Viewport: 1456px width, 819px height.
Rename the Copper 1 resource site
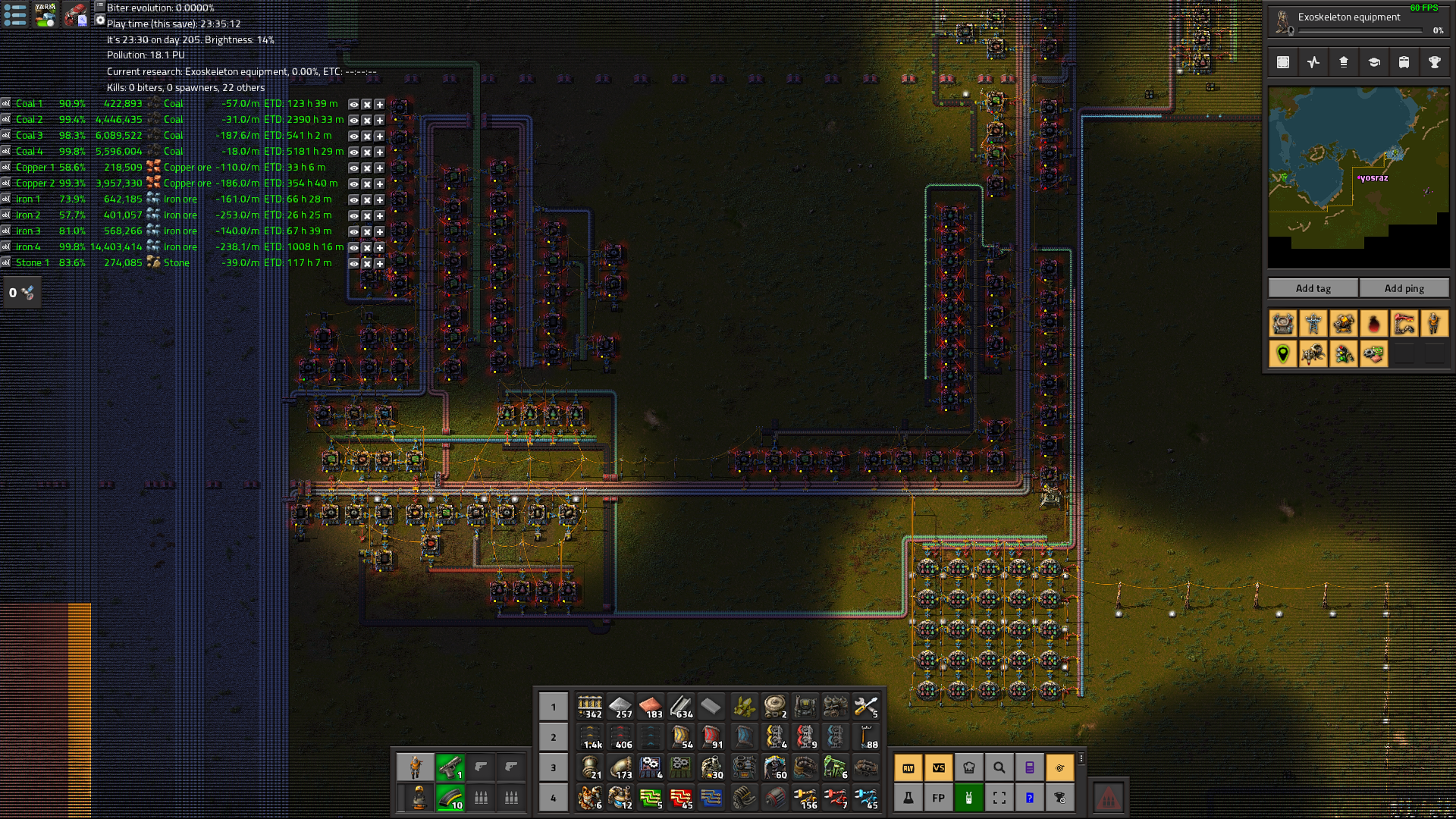coord(5,168)
